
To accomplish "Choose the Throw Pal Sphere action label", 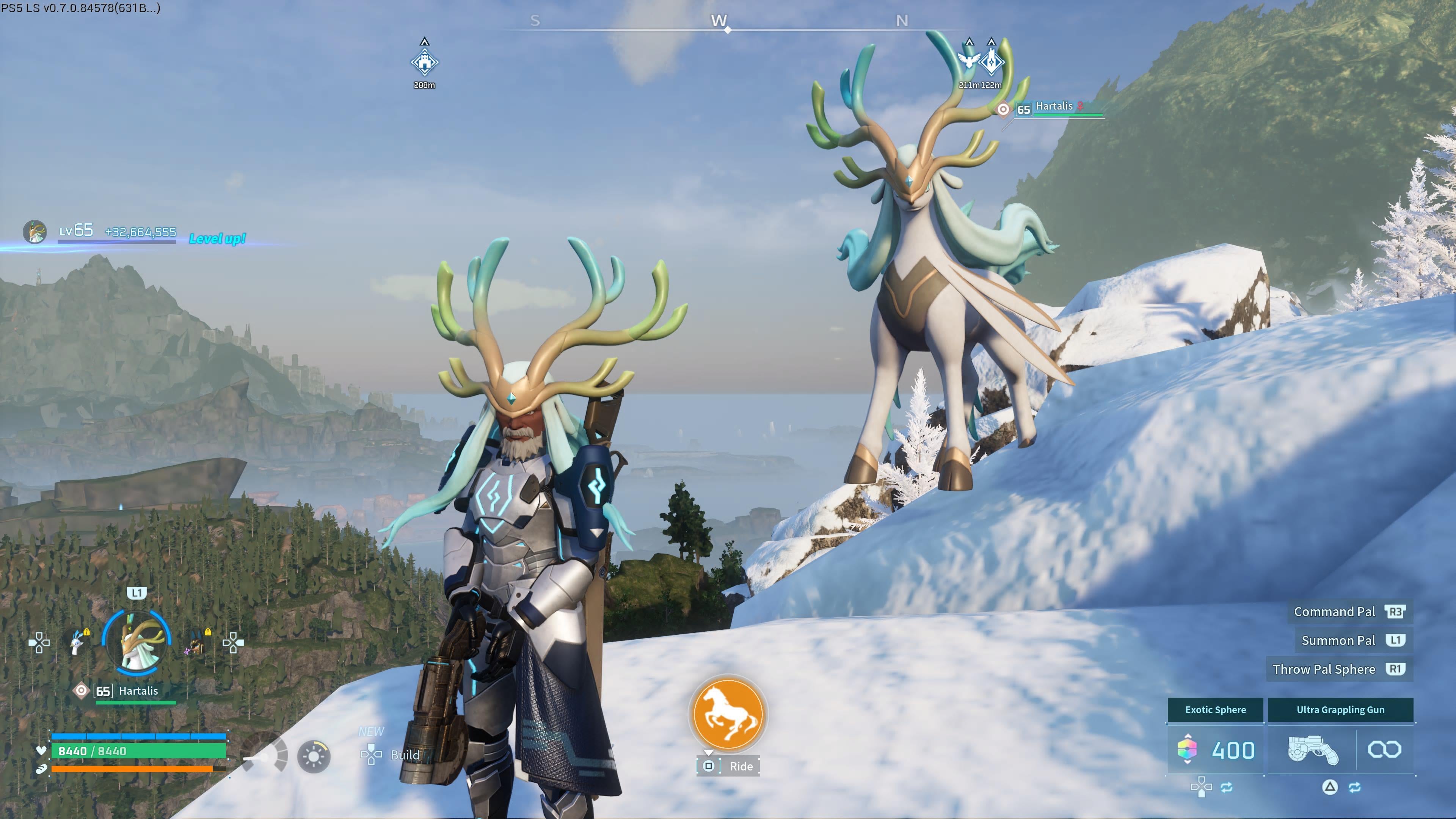I will 1324,669.
